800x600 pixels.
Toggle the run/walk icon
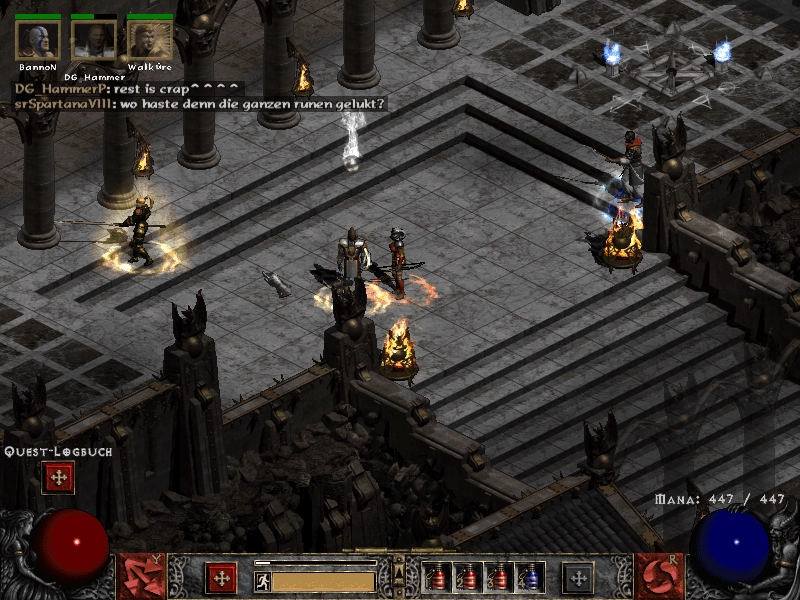point(262,580)
